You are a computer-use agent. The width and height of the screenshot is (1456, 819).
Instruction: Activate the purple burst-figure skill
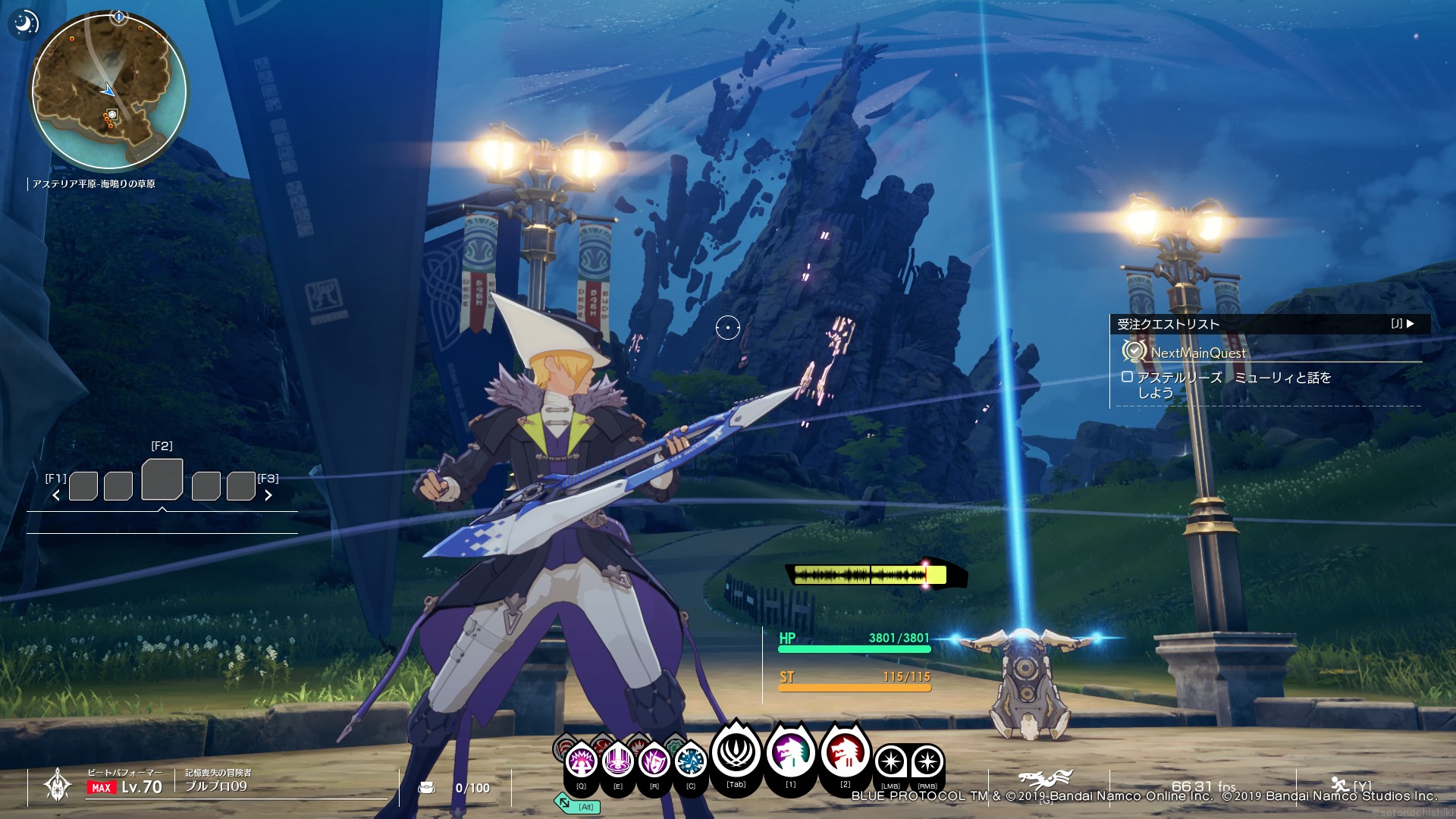[582, 760]
